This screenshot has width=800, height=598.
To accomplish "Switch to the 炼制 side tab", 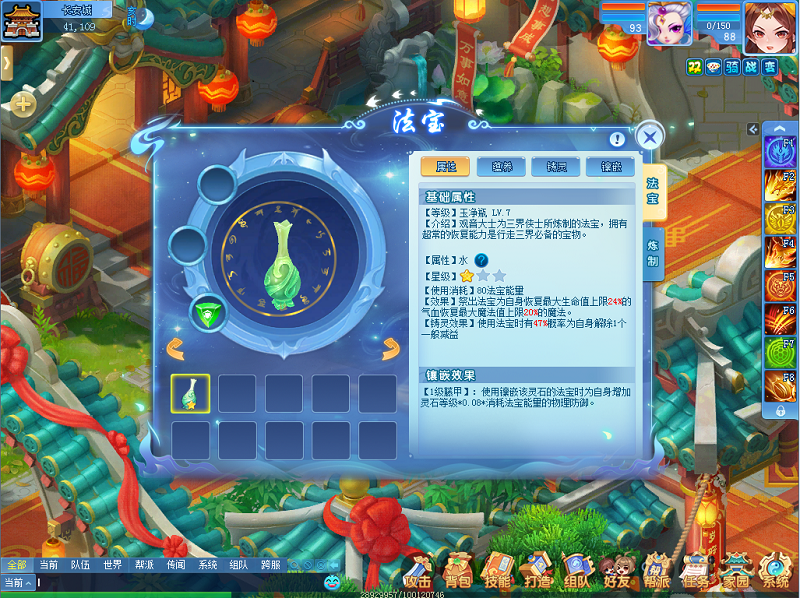I will pyautogui.click(x=652, y=252).
